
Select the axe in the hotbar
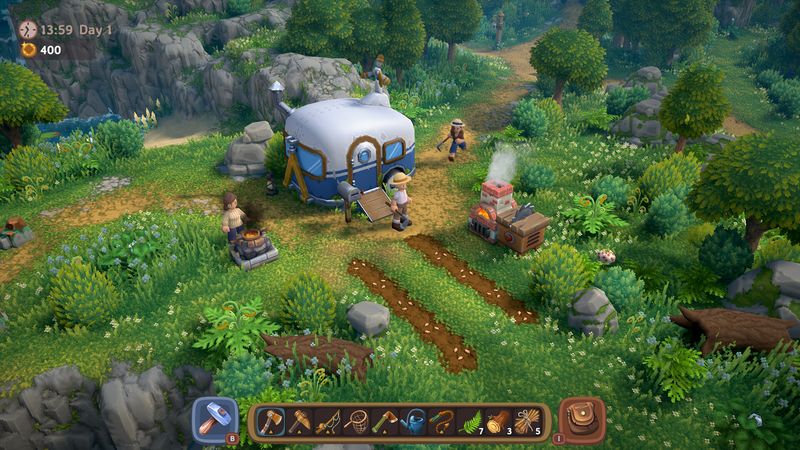click(x=272, y=422)
